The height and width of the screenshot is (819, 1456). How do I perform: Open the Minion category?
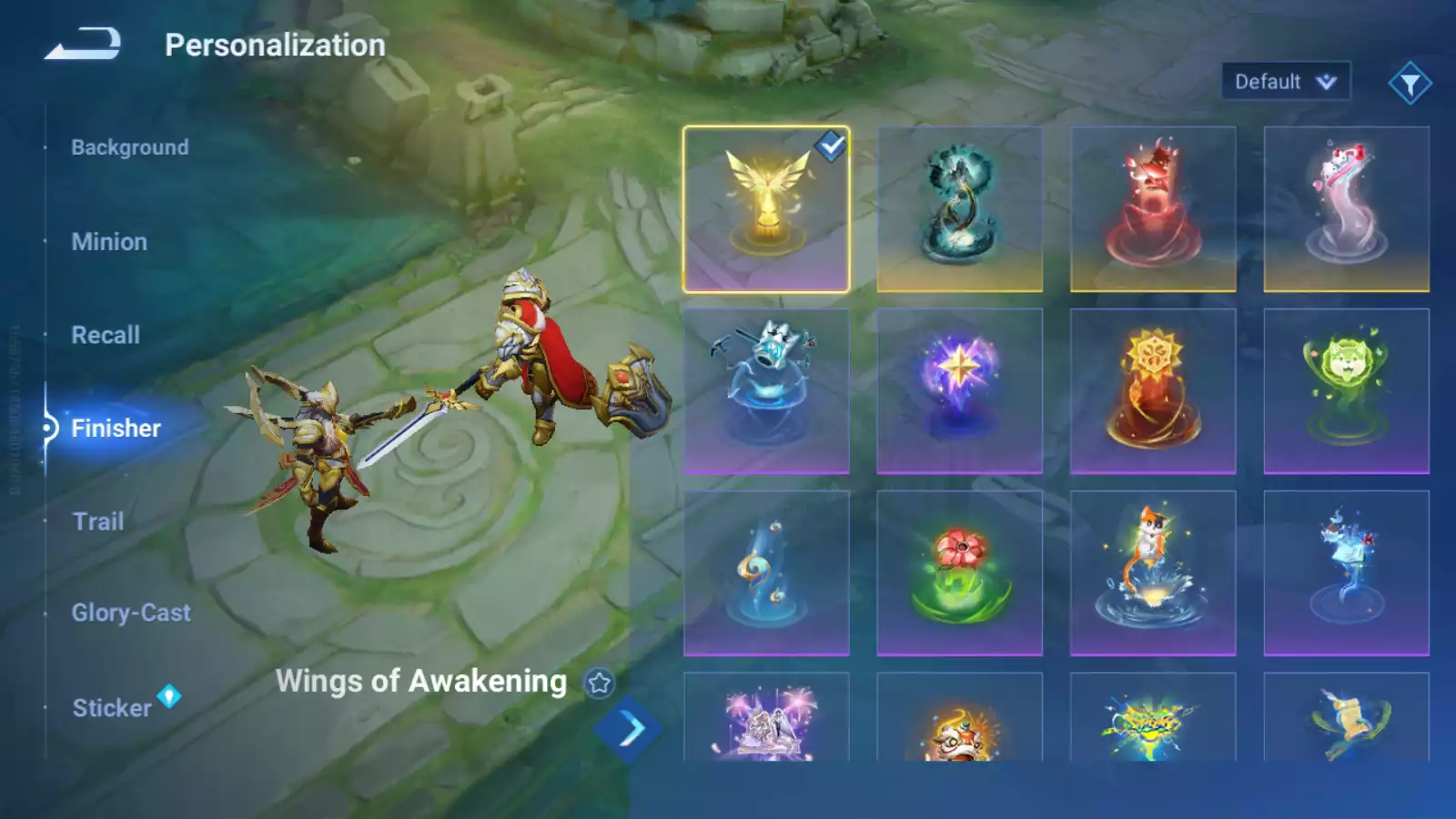(x=109, y=242)
